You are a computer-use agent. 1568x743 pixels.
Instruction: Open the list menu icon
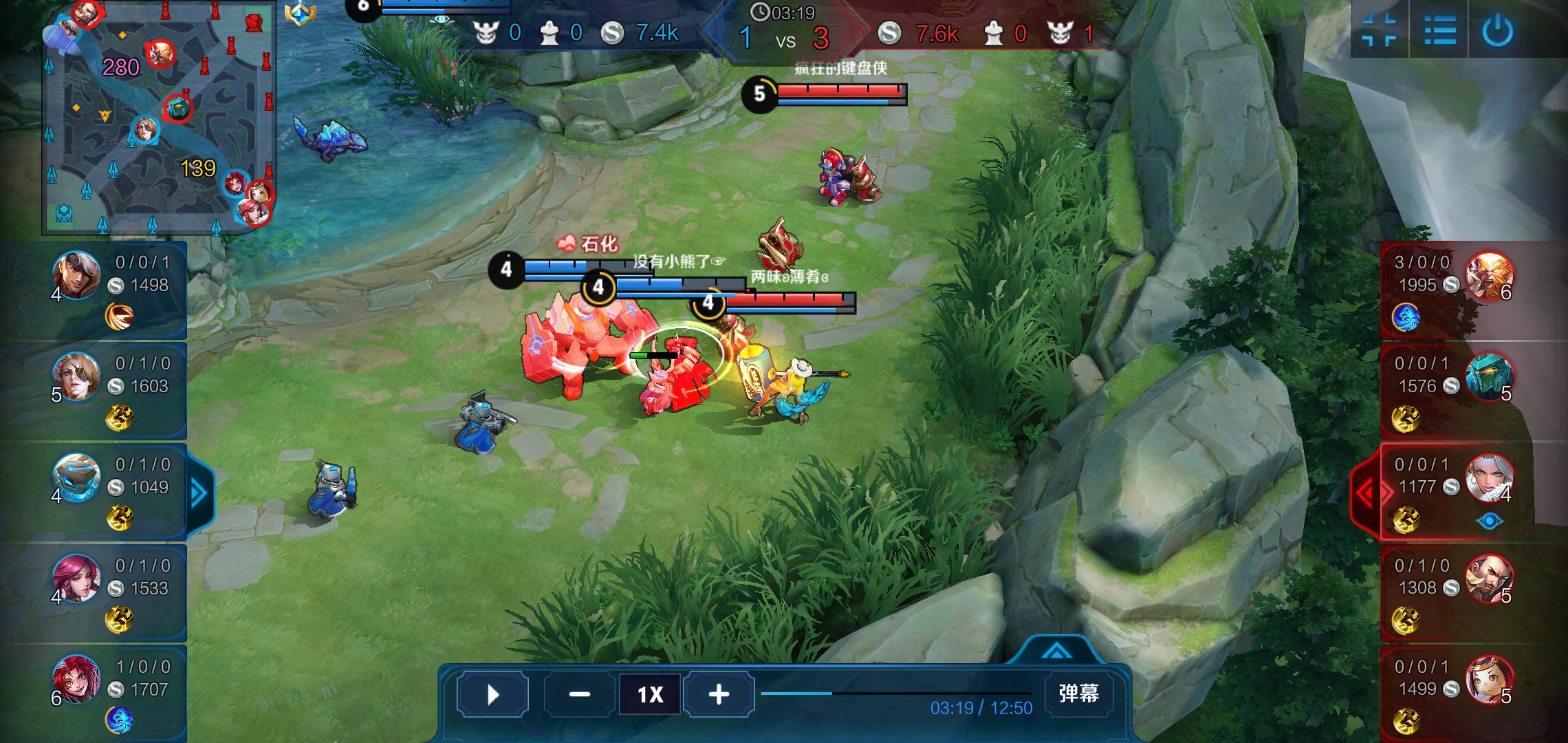1439,30
